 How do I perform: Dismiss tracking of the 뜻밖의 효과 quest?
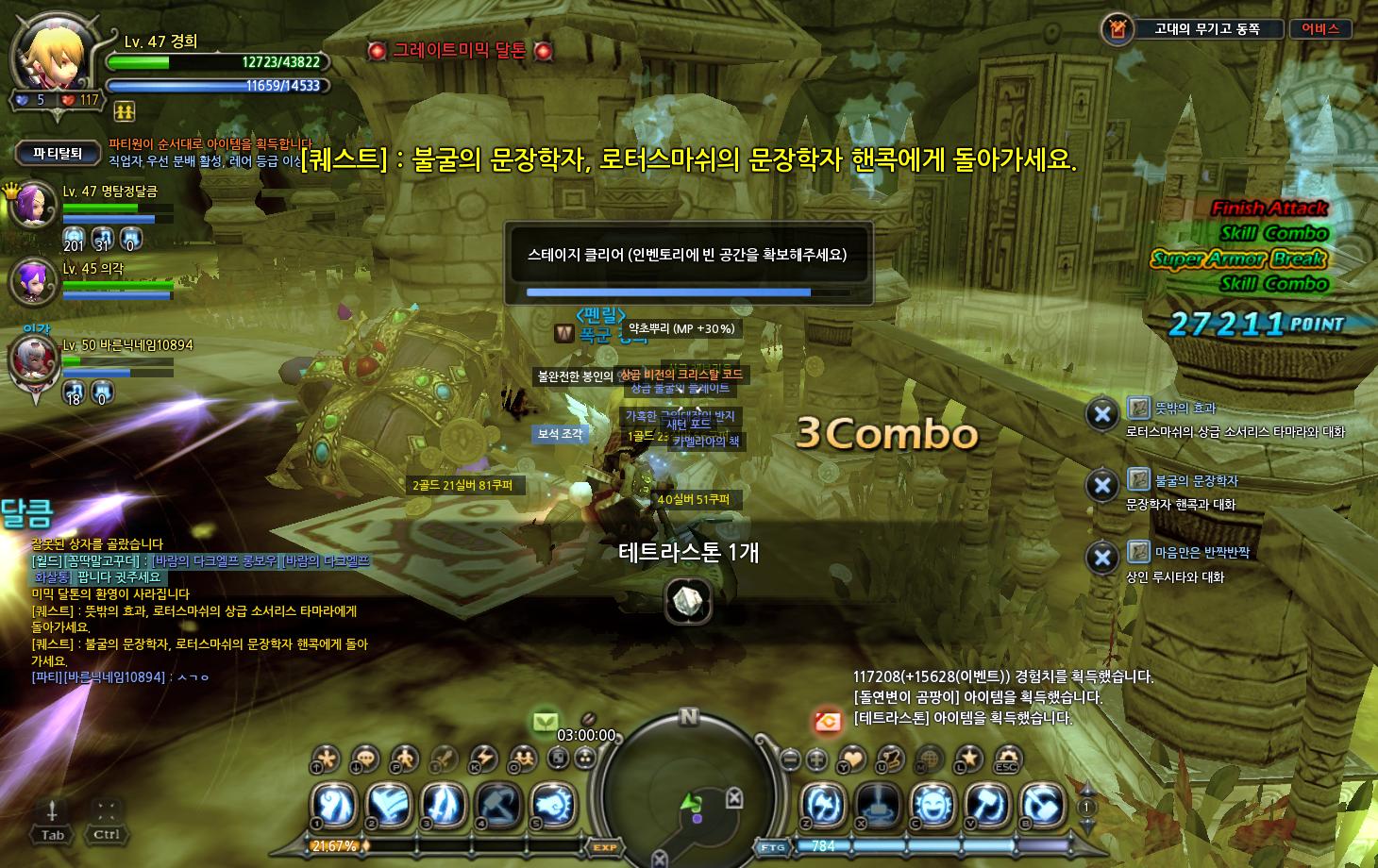pos(1102,412)
